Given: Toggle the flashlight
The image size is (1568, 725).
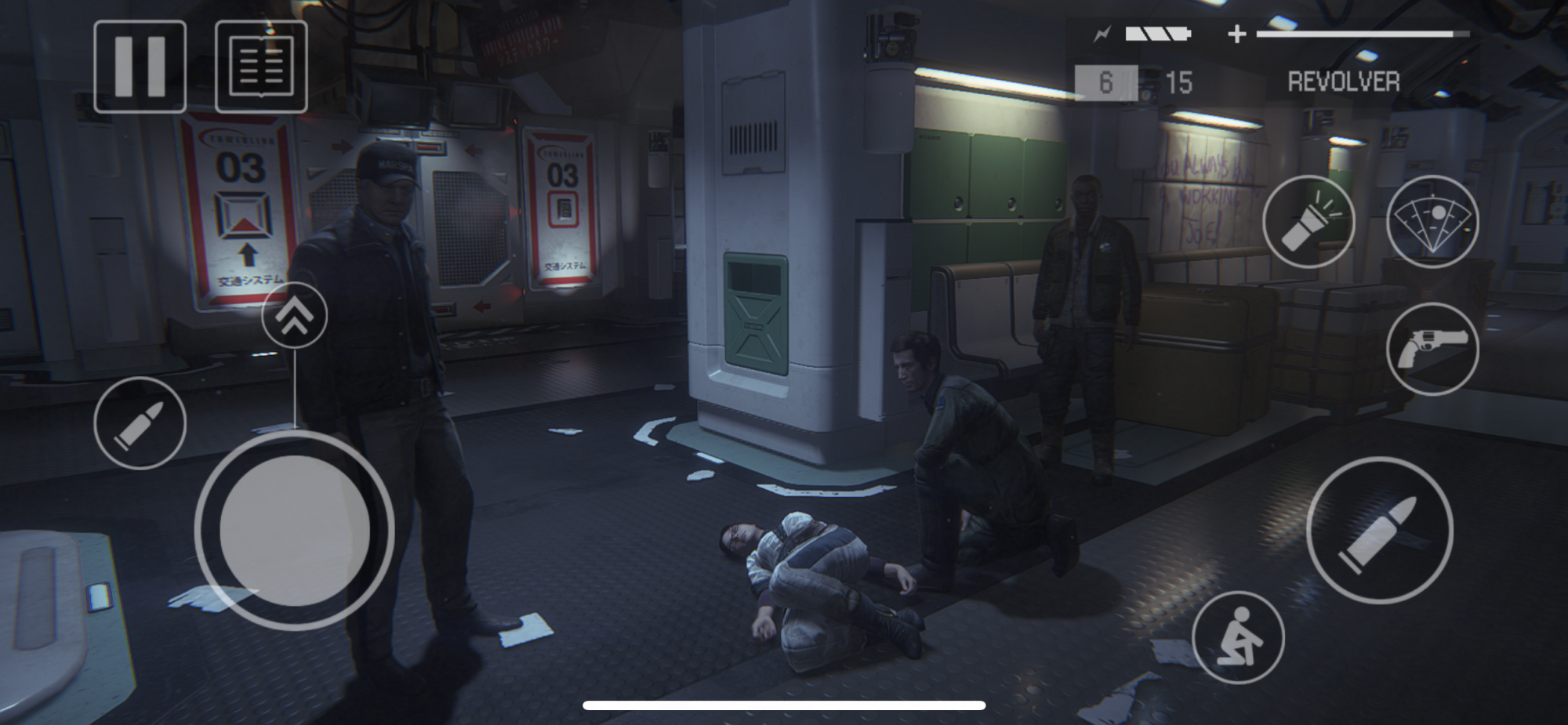Looking at the screenshot, I should (x=1308, y=222).
